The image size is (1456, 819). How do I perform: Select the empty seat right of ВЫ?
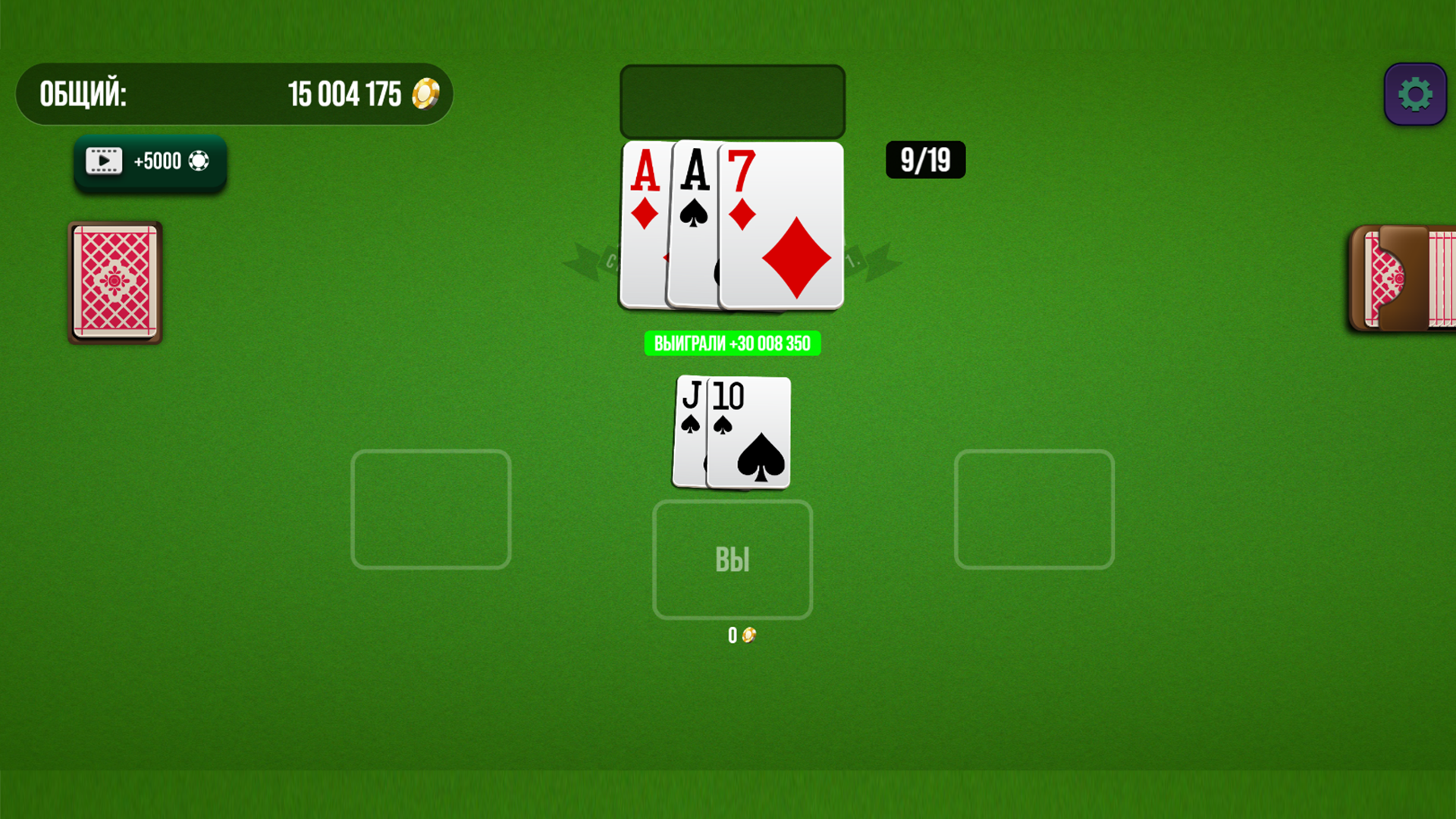click(1034, 510)
